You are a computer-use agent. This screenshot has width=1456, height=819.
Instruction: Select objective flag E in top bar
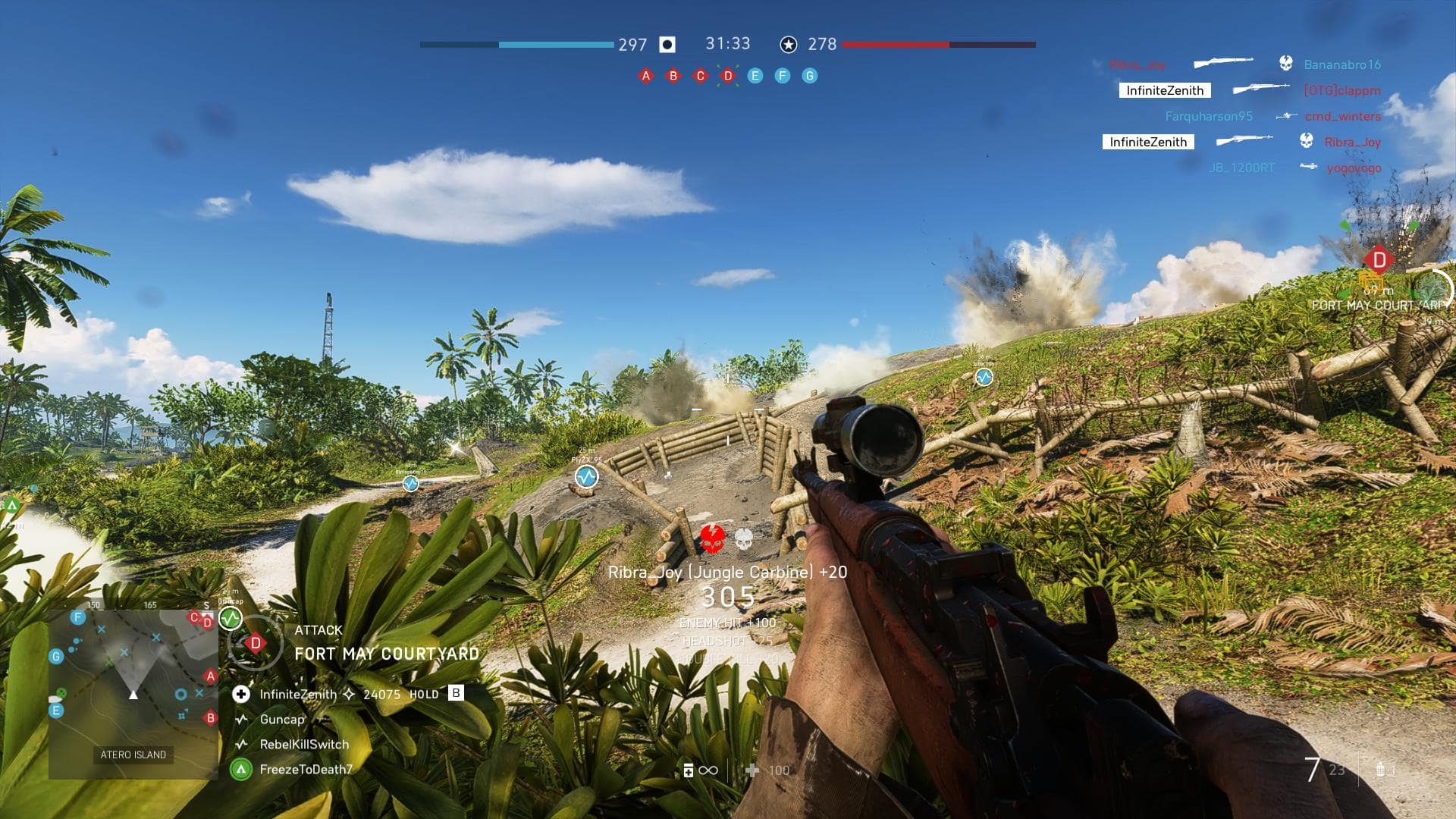[755, 76]
